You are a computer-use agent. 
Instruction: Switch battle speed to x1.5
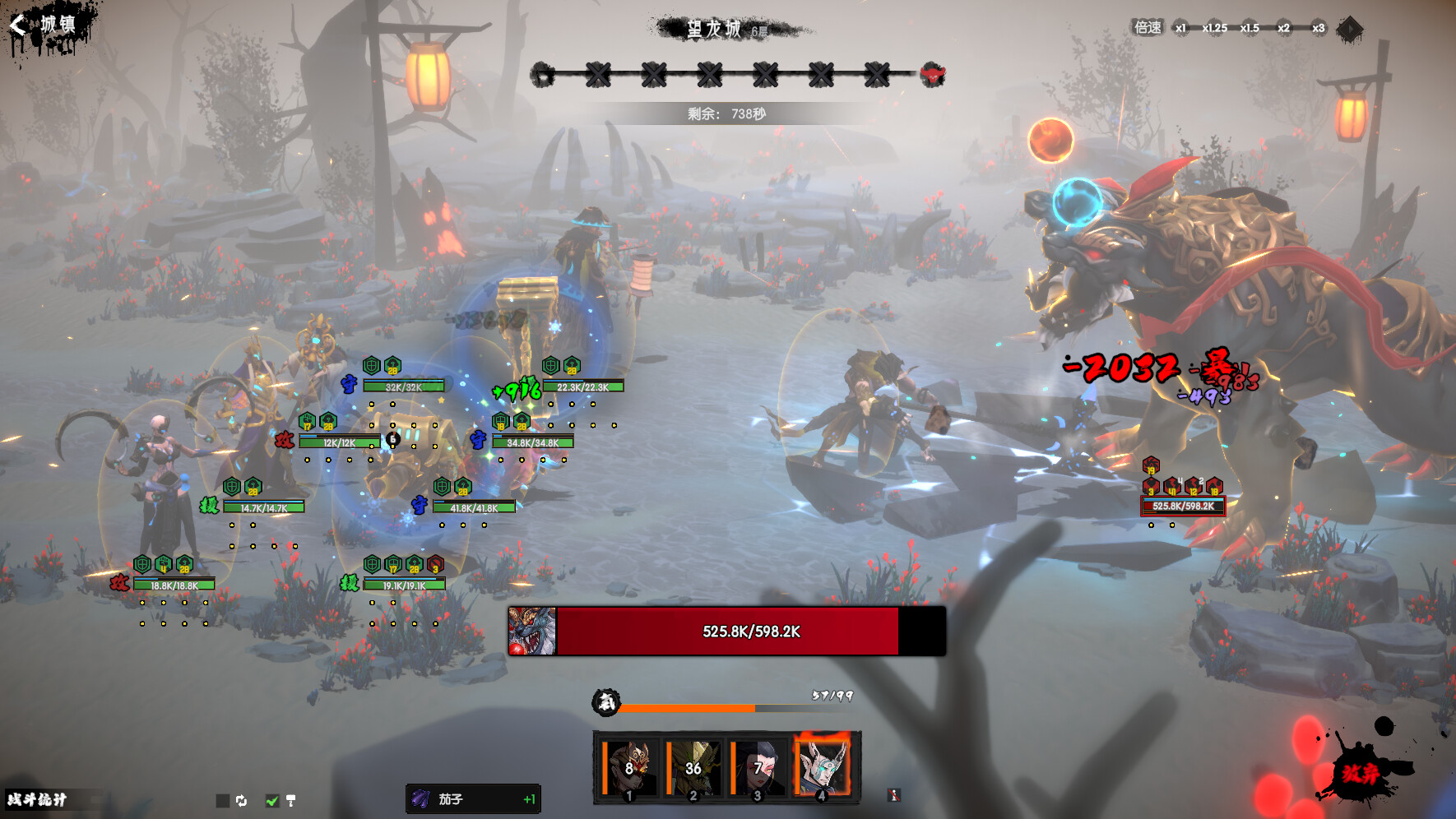click(x=1250, y=28)
